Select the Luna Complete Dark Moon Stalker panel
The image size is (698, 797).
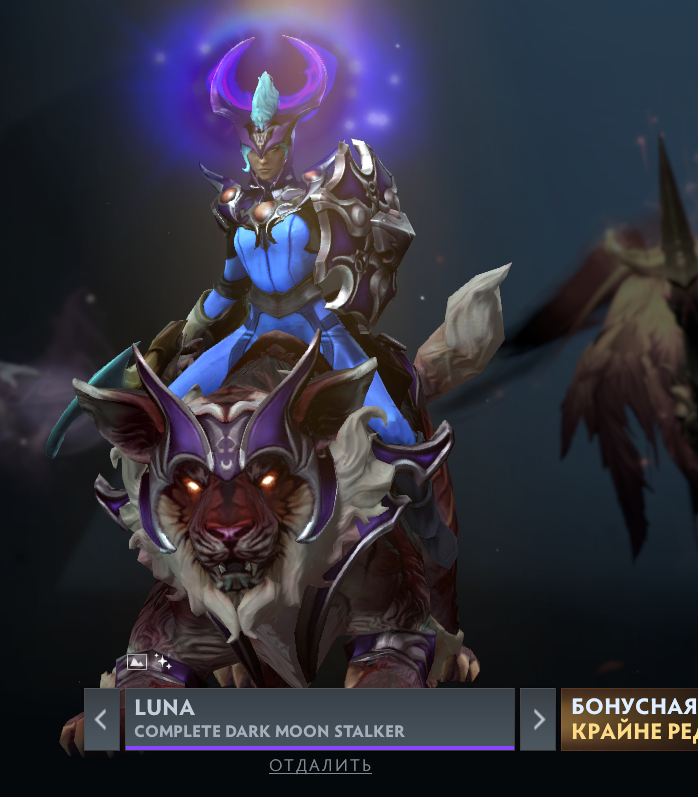coord(319,718)
